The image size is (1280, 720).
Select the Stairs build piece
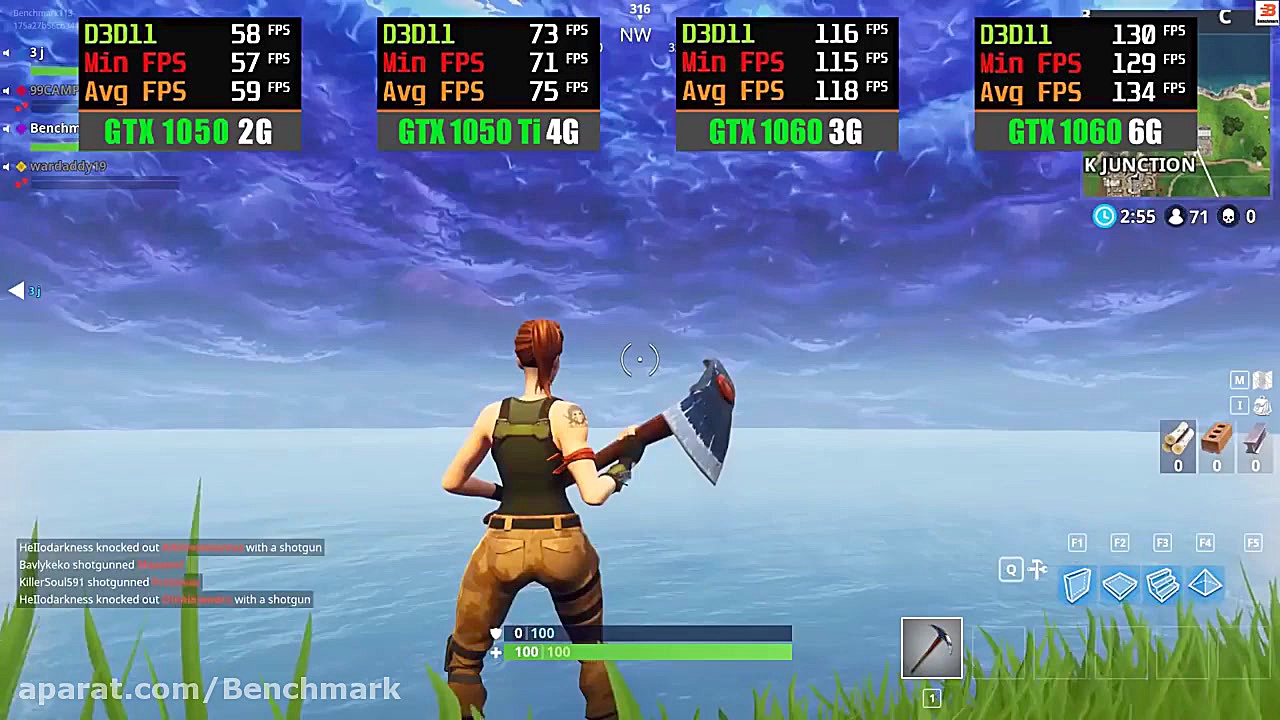pos(1162,585)
